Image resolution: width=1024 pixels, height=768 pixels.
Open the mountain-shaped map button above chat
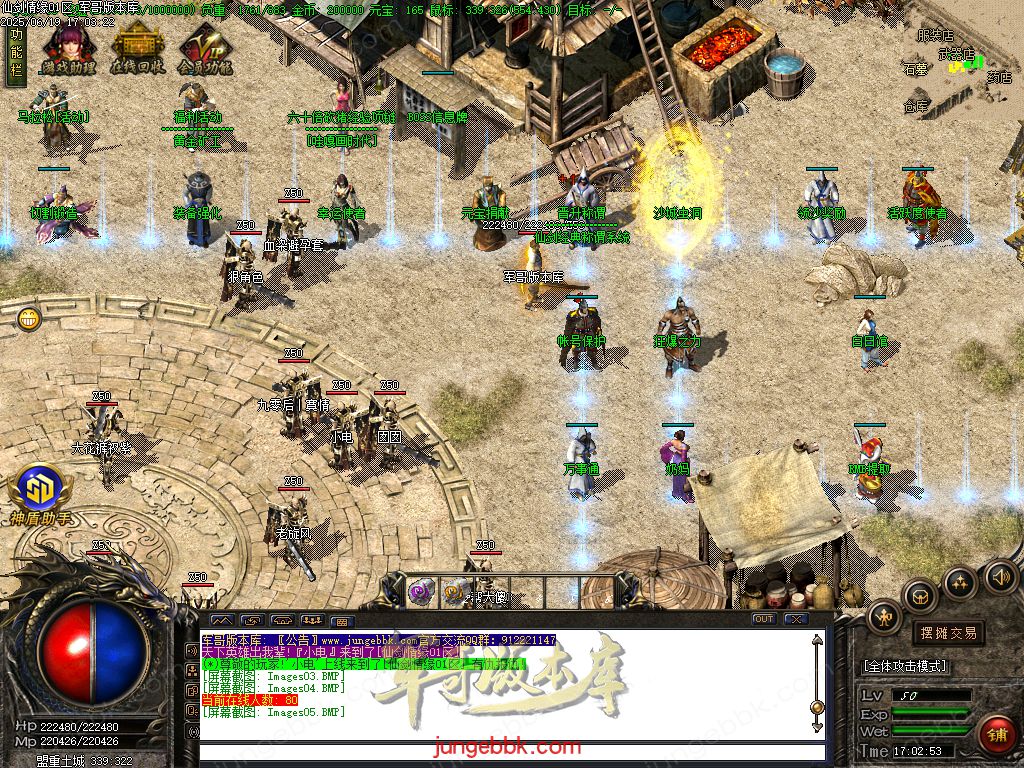point(221,620)
